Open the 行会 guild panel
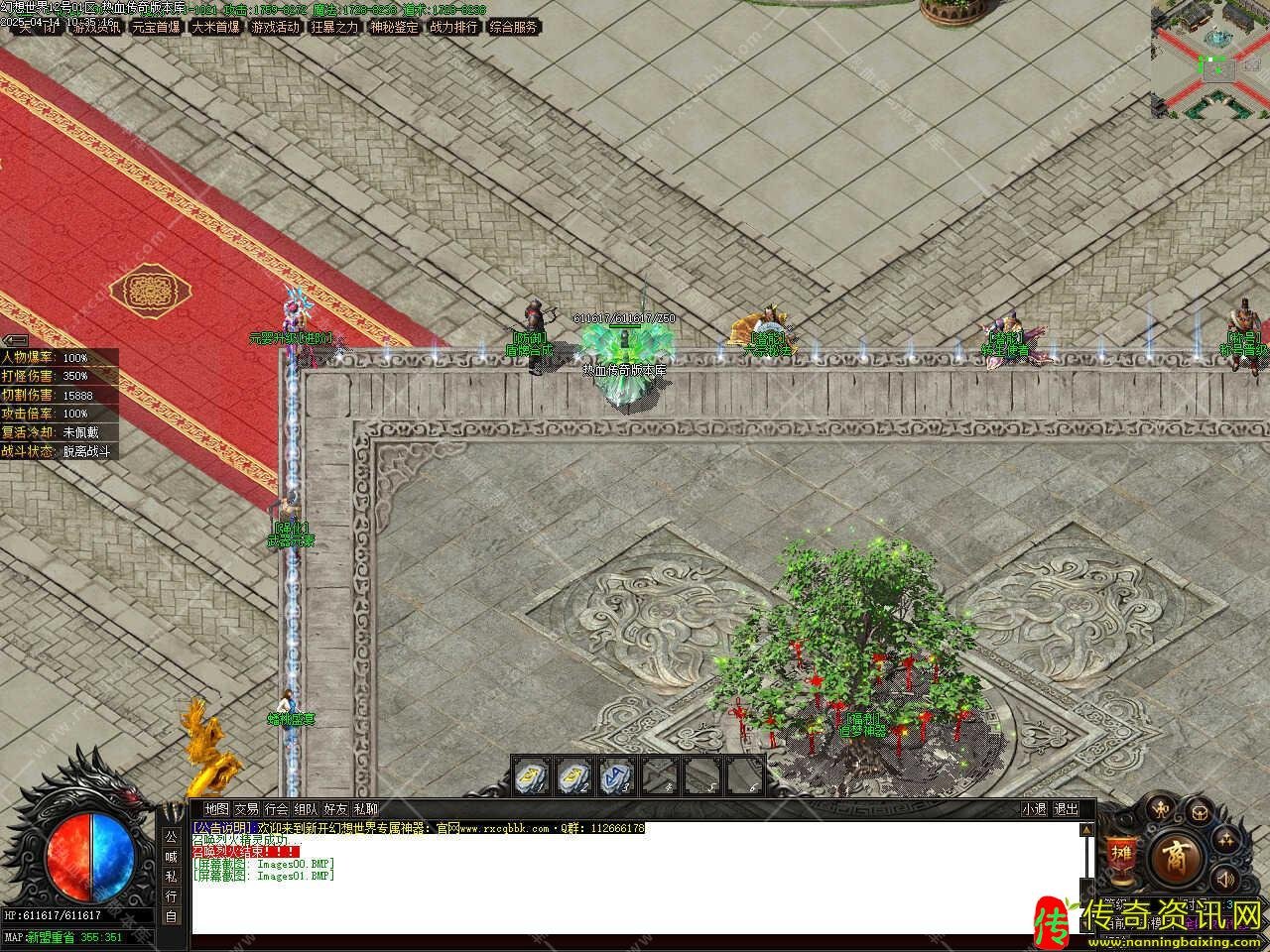 [x=277, y=809]
